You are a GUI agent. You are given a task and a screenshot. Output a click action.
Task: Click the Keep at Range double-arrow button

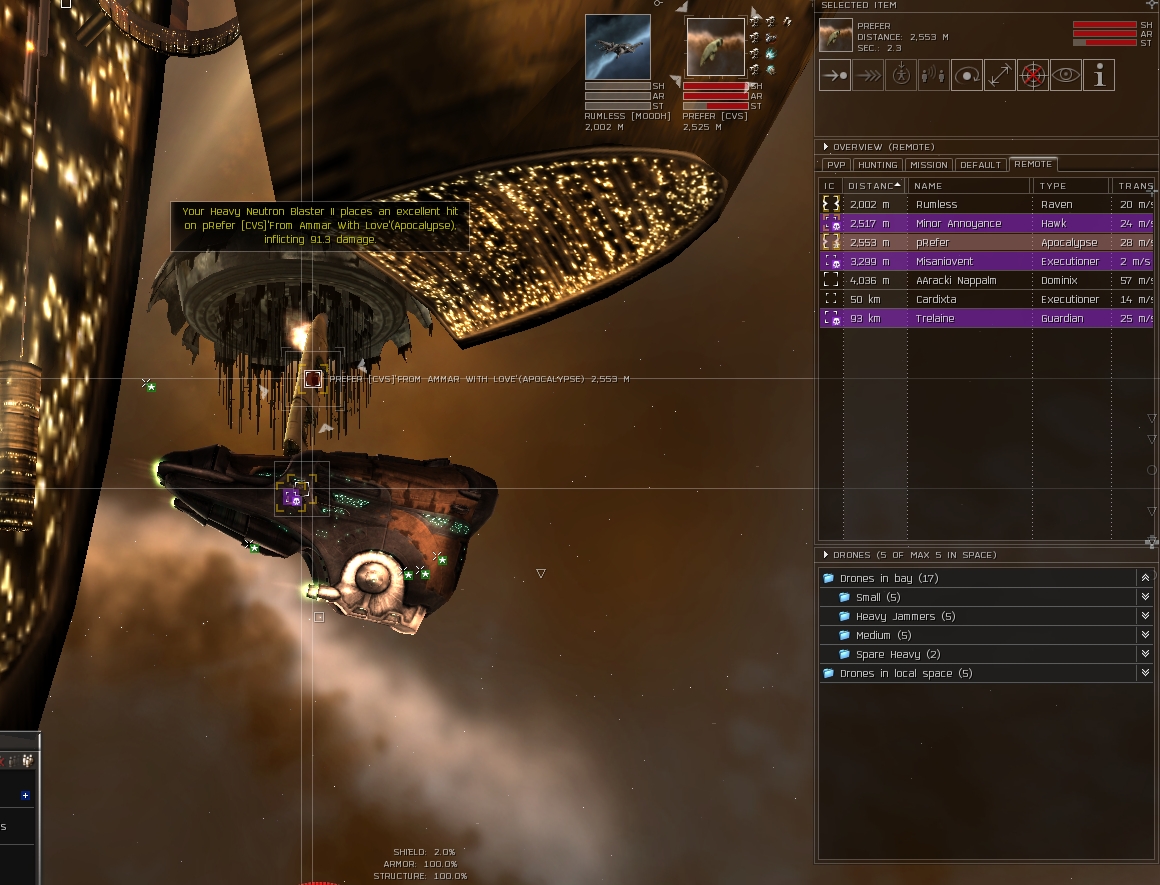point(1000,76)
